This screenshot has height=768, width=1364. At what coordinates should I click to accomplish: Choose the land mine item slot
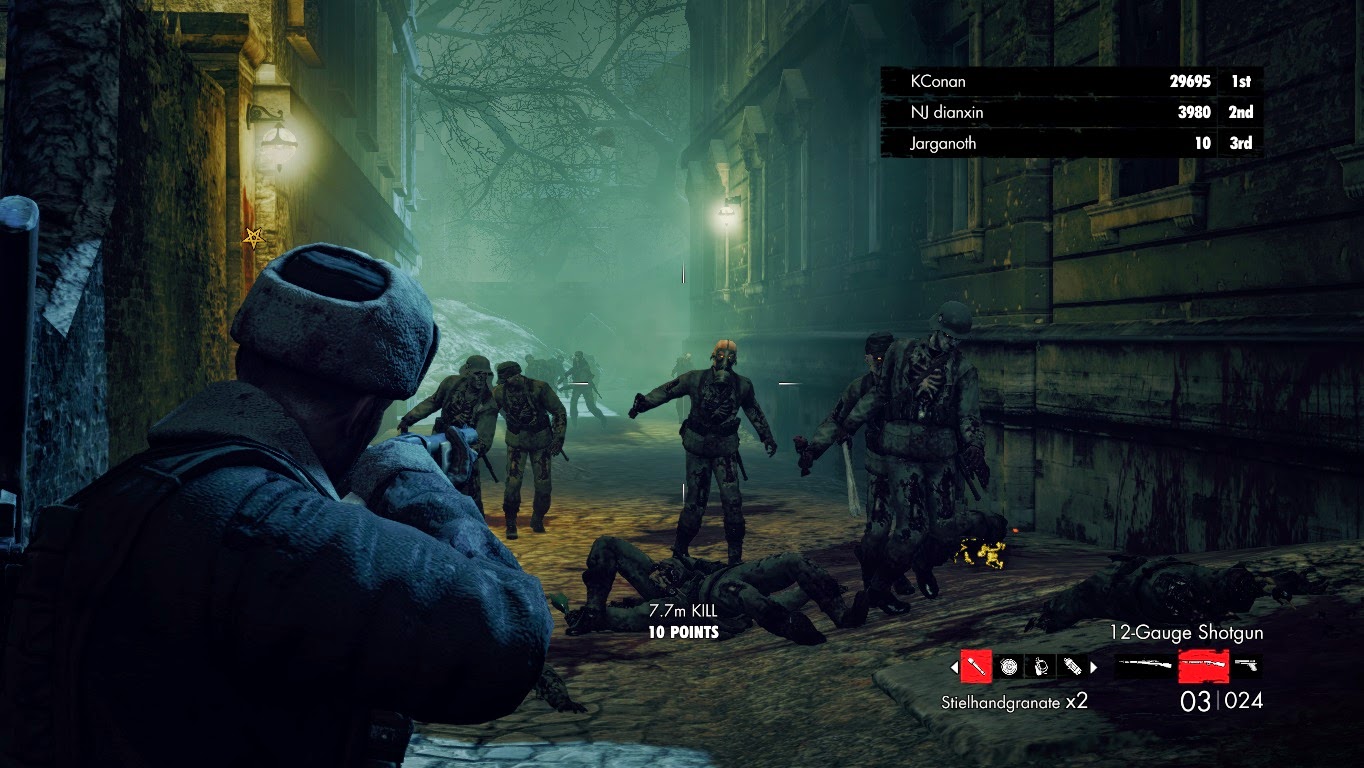coord(1008,666)
